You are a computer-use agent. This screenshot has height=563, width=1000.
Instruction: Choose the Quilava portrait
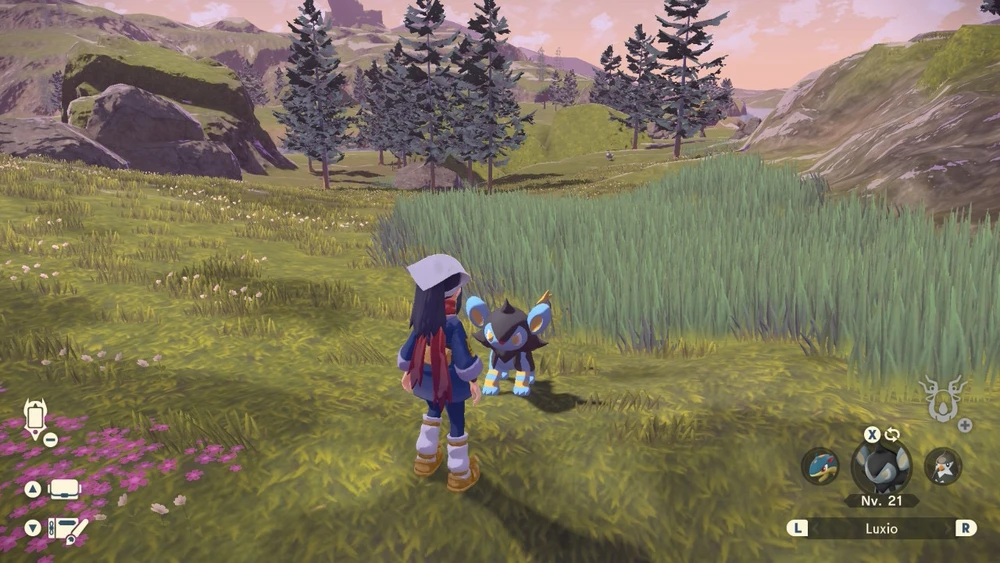pyautogui.click(x=821, y=467)
